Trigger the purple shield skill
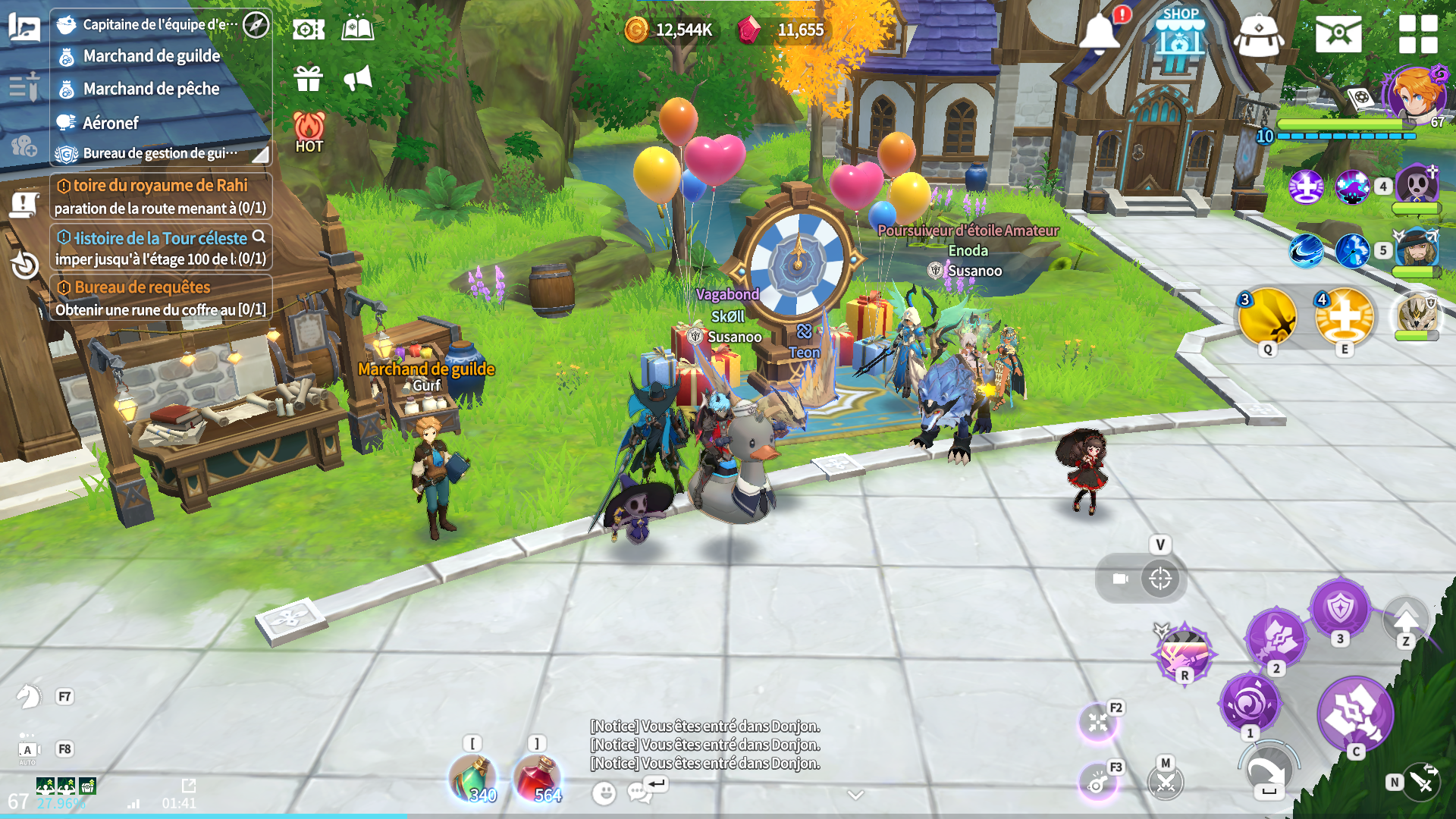 [1340, 608]
